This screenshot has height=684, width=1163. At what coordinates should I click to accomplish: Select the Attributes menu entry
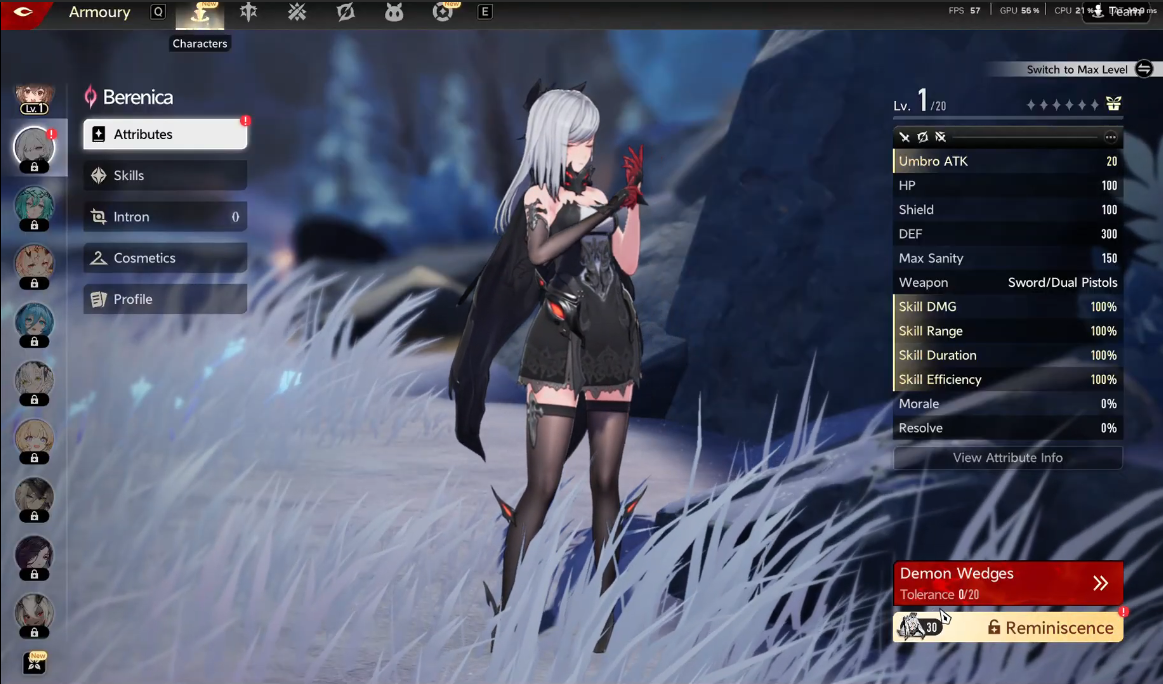tap(165, 134)
